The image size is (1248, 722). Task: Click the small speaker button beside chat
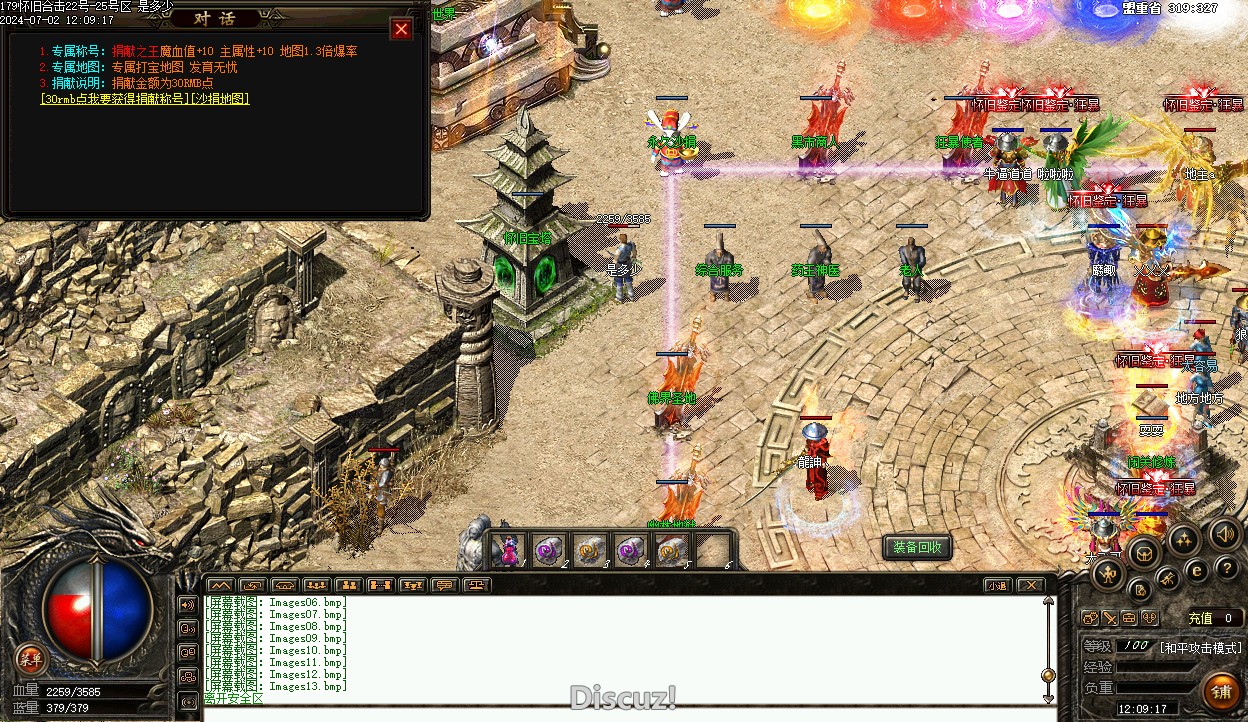187,605
